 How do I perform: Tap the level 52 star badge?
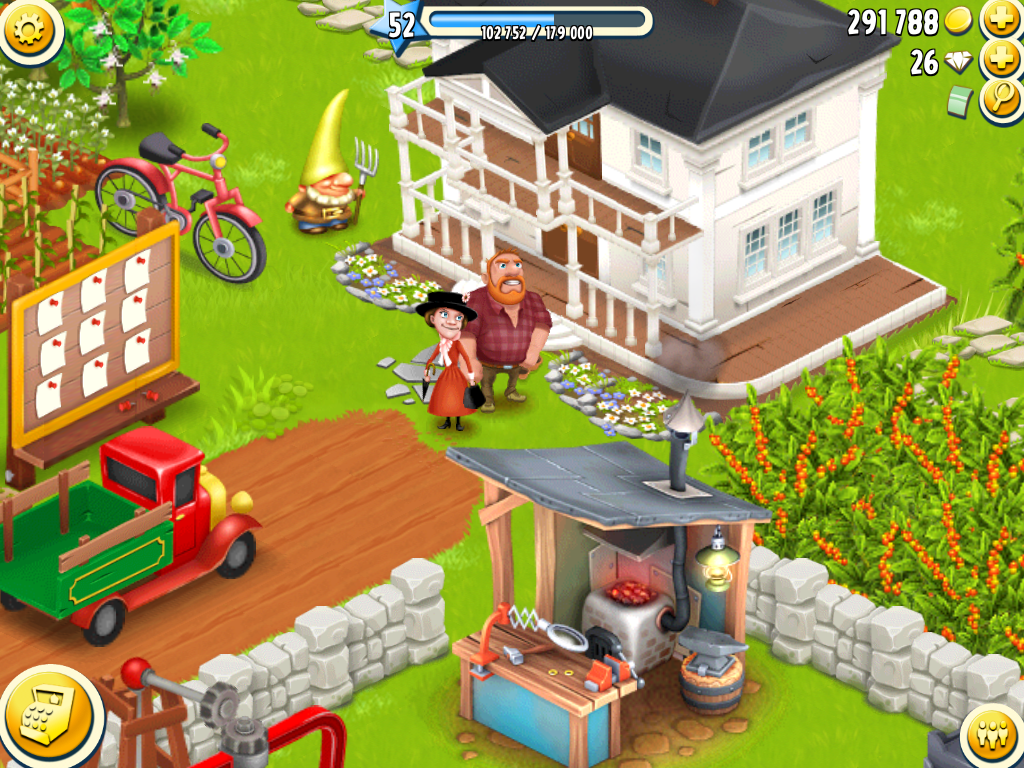pyautogui.click(x=400, y=24)
